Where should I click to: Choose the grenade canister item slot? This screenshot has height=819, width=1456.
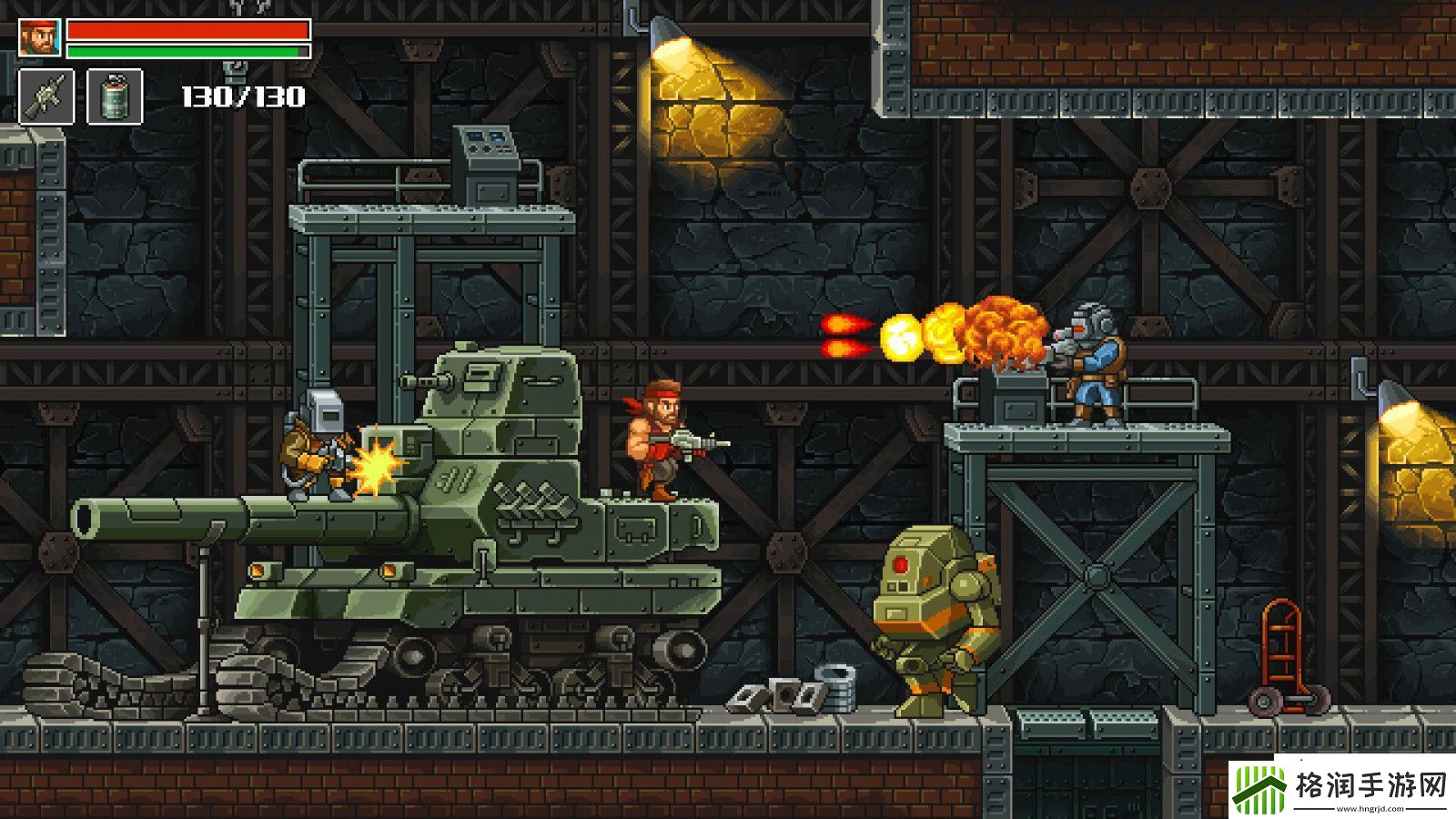(x=115, y=96)
